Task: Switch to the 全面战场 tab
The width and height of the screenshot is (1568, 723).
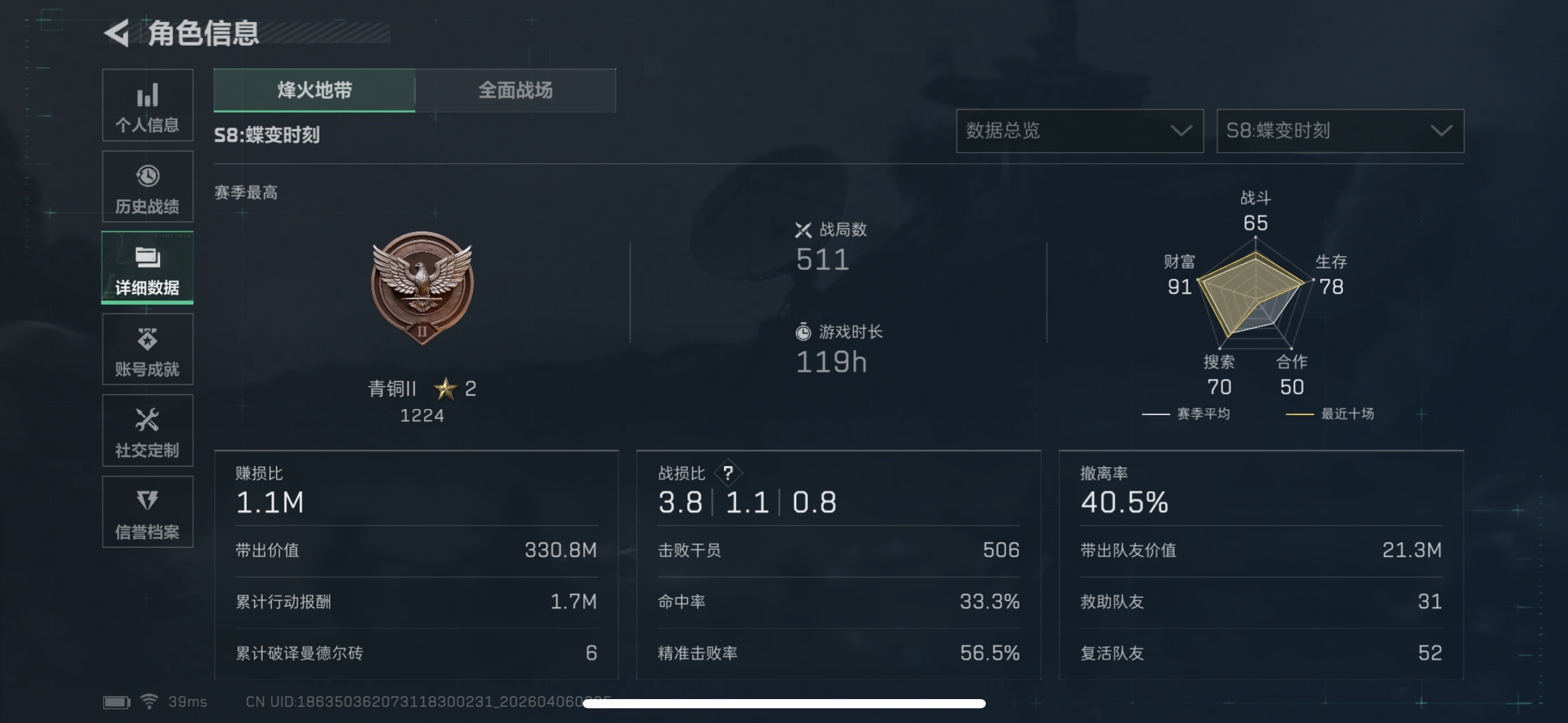Action: 515,91
